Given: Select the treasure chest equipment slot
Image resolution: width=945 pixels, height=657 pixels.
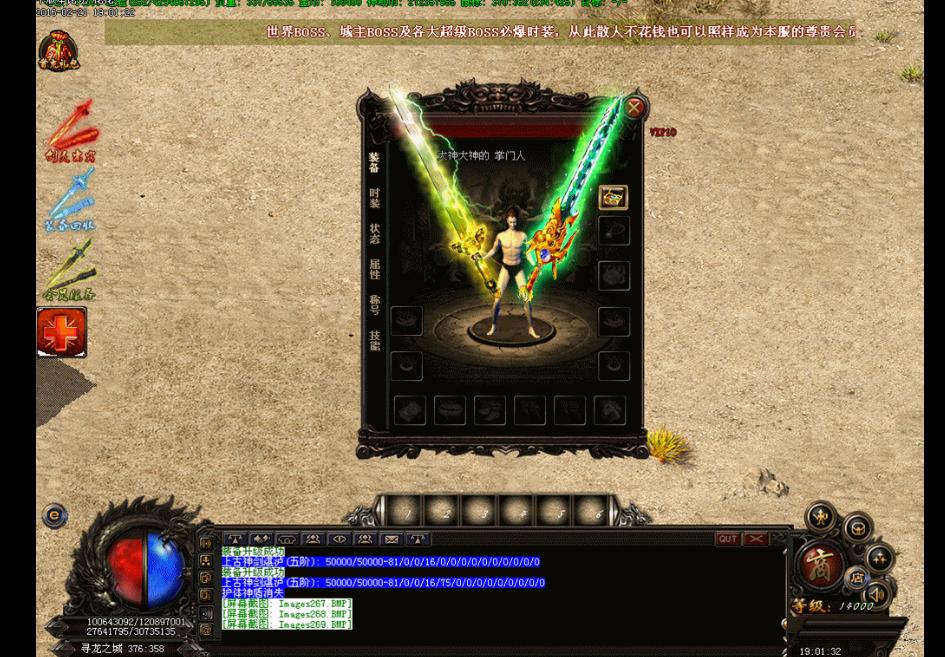Looking at the screenshot, I should click(613, 197).
